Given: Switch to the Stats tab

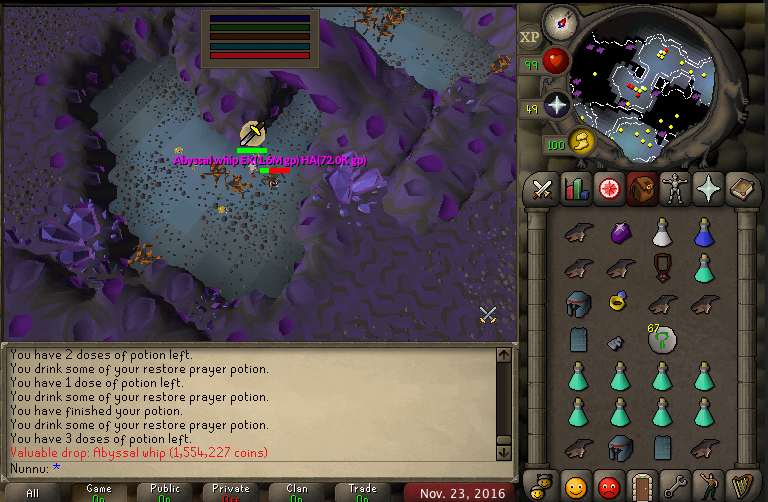Looking at the screenshot, I should click(x=575, y=188).
